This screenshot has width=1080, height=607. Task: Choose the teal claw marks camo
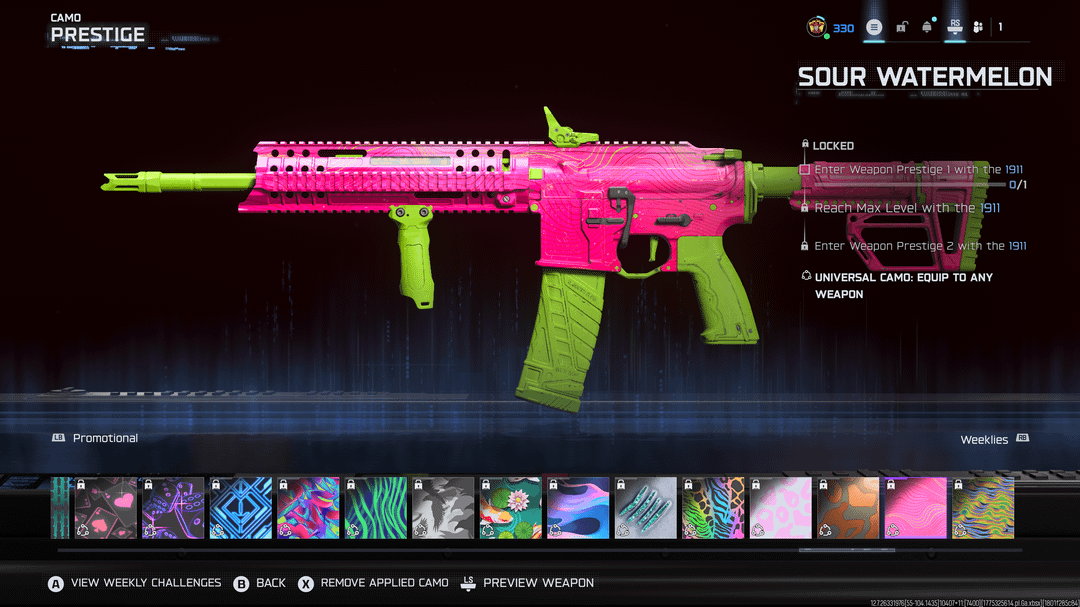point(646,508)
